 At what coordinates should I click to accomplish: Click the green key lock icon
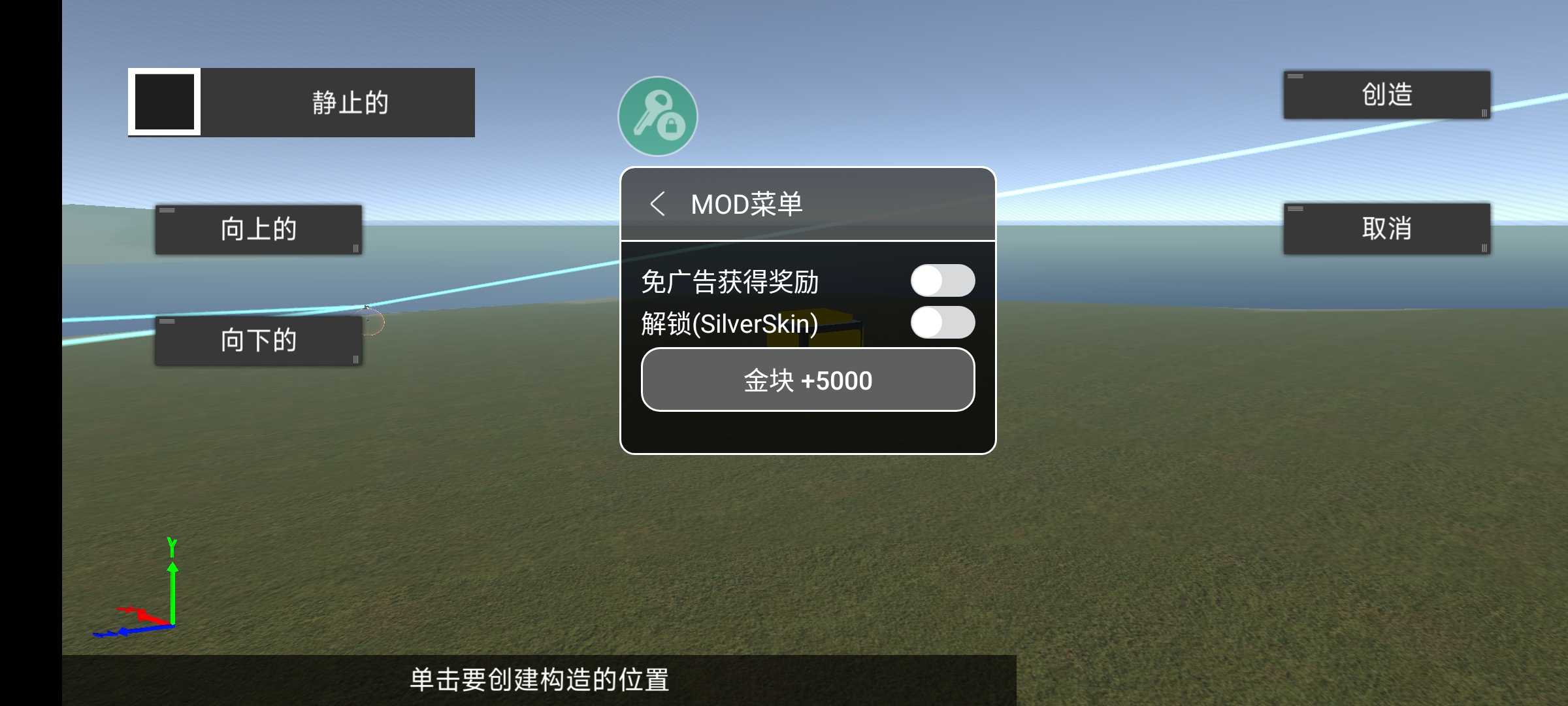point(657,115)
